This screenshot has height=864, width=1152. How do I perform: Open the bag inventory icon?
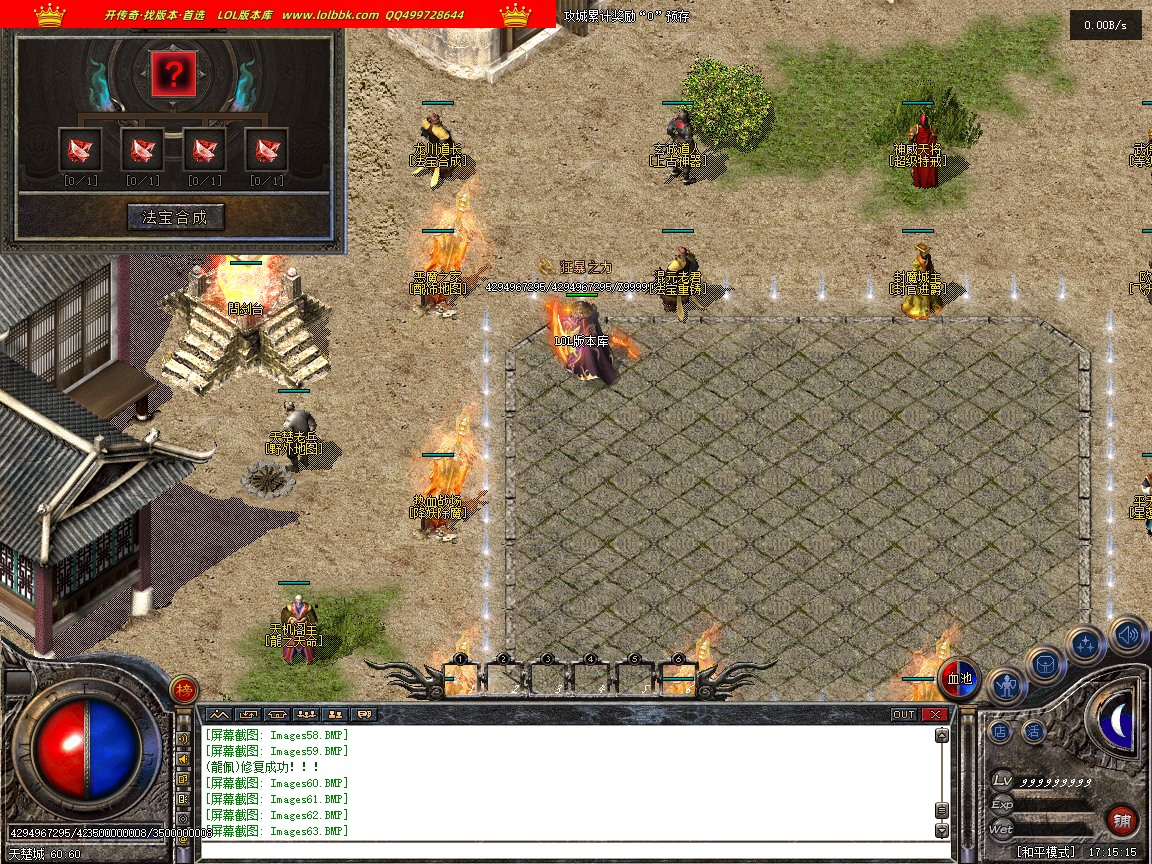[x=1046, y=663]
